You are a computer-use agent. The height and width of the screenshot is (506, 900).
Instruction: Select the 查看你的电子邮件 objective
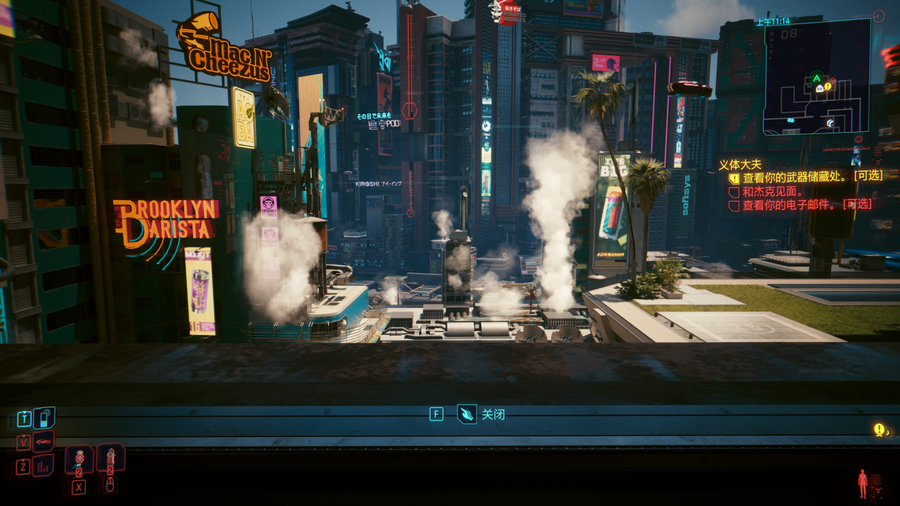pos(800,204)
